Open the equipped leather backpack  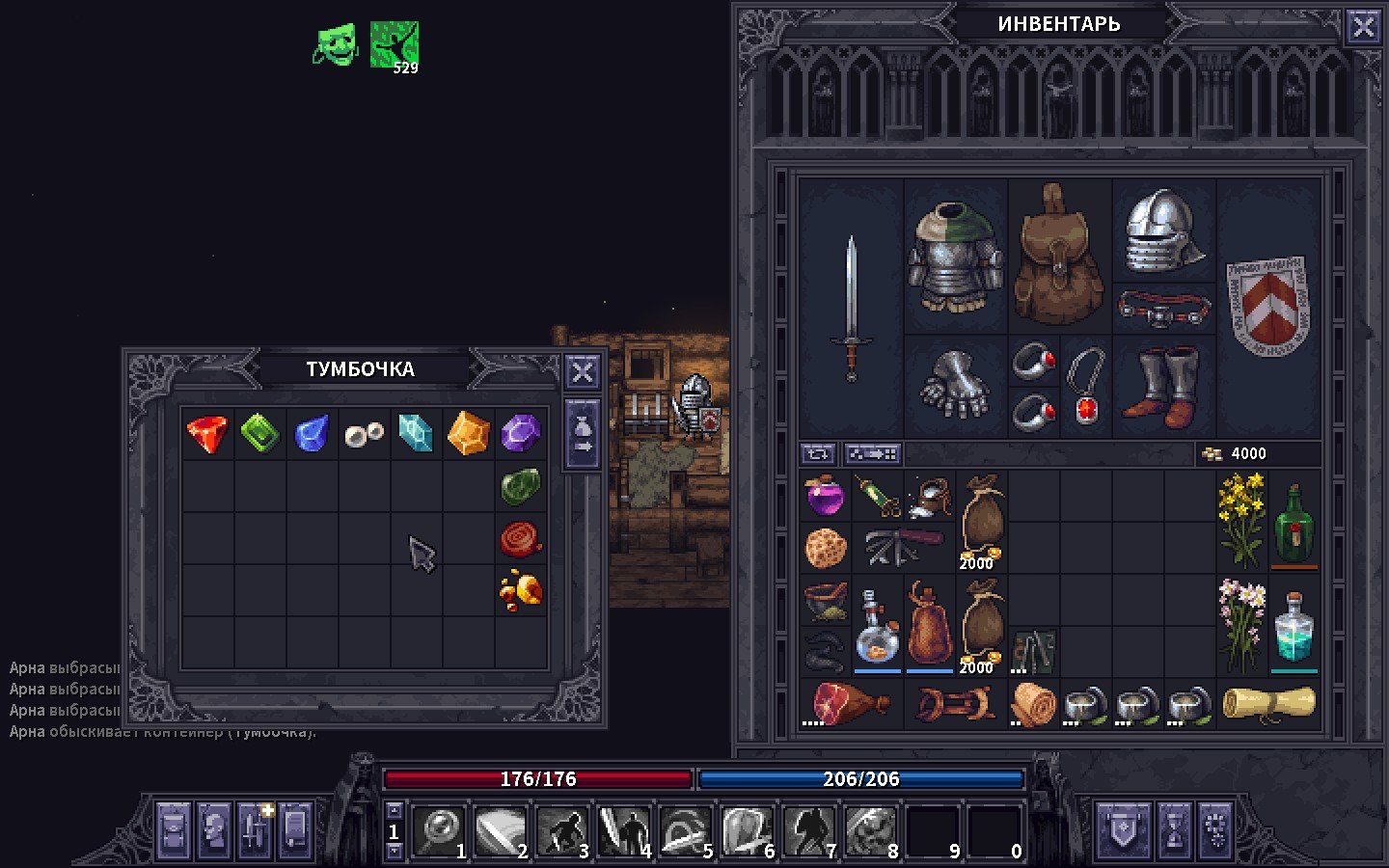click(1059, 256)
